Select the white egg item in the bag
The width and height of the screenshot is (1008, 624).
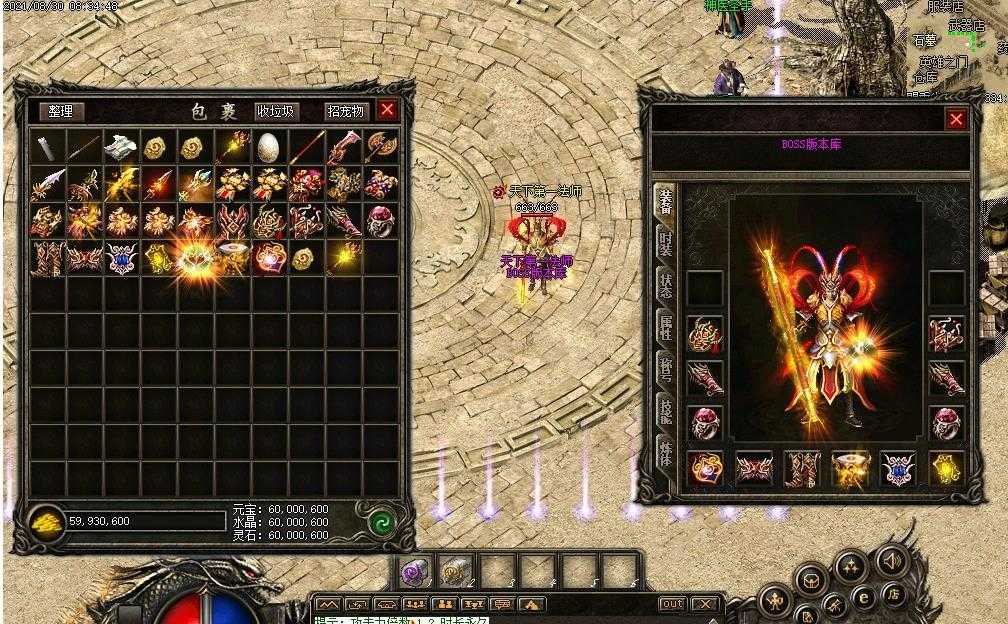[269, 148]
